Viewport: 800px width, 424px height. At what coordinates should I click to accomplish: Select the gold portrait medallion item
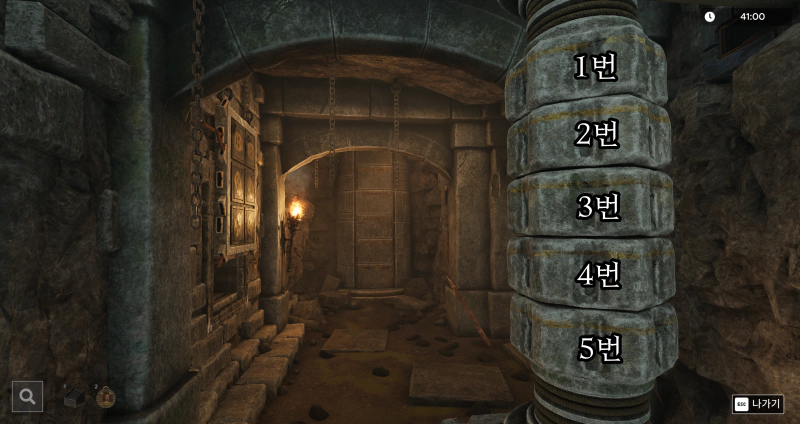tap(106, 397)
